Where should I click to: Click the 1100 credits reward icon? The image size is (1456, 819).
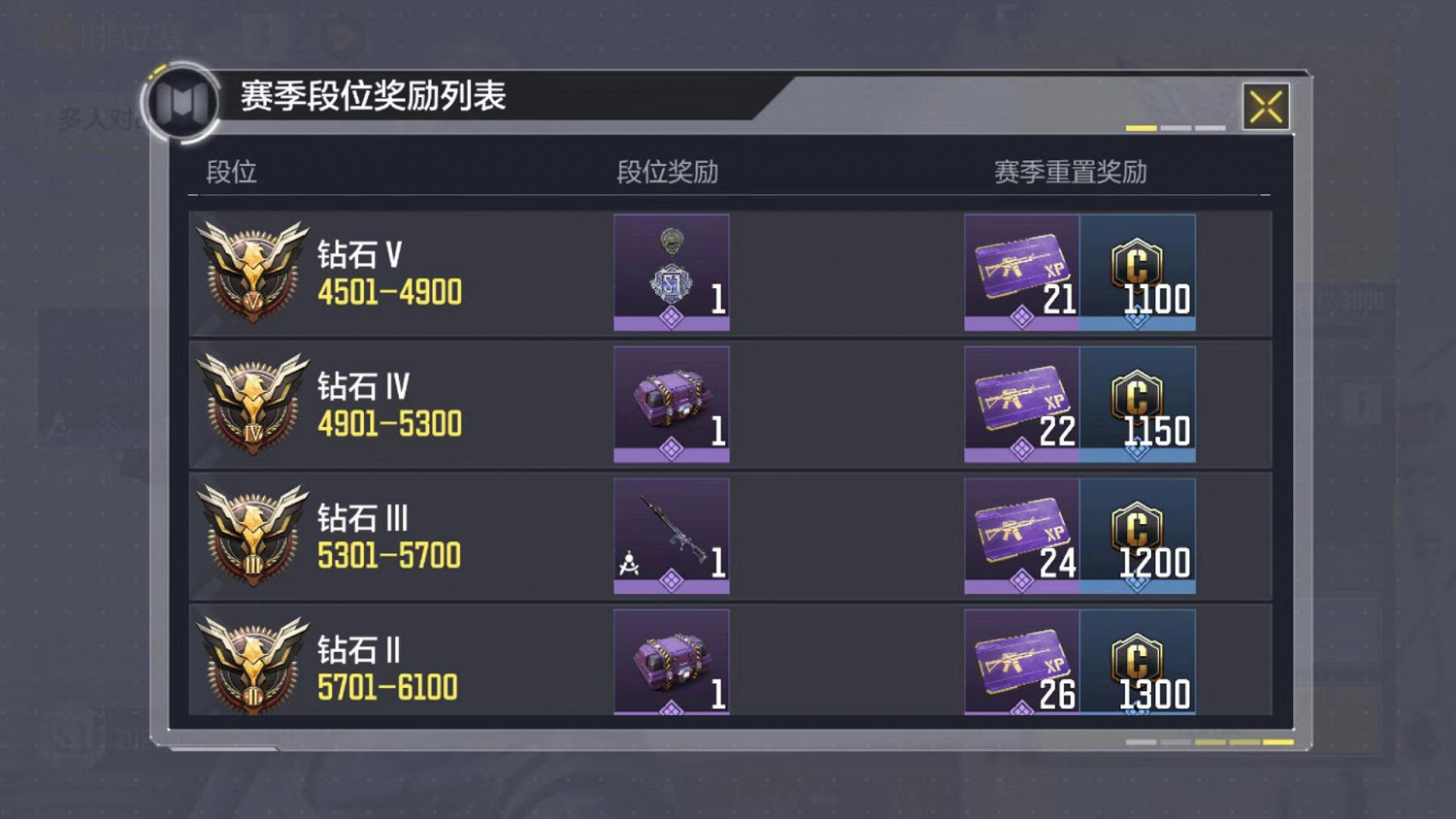click(1138, 272)
